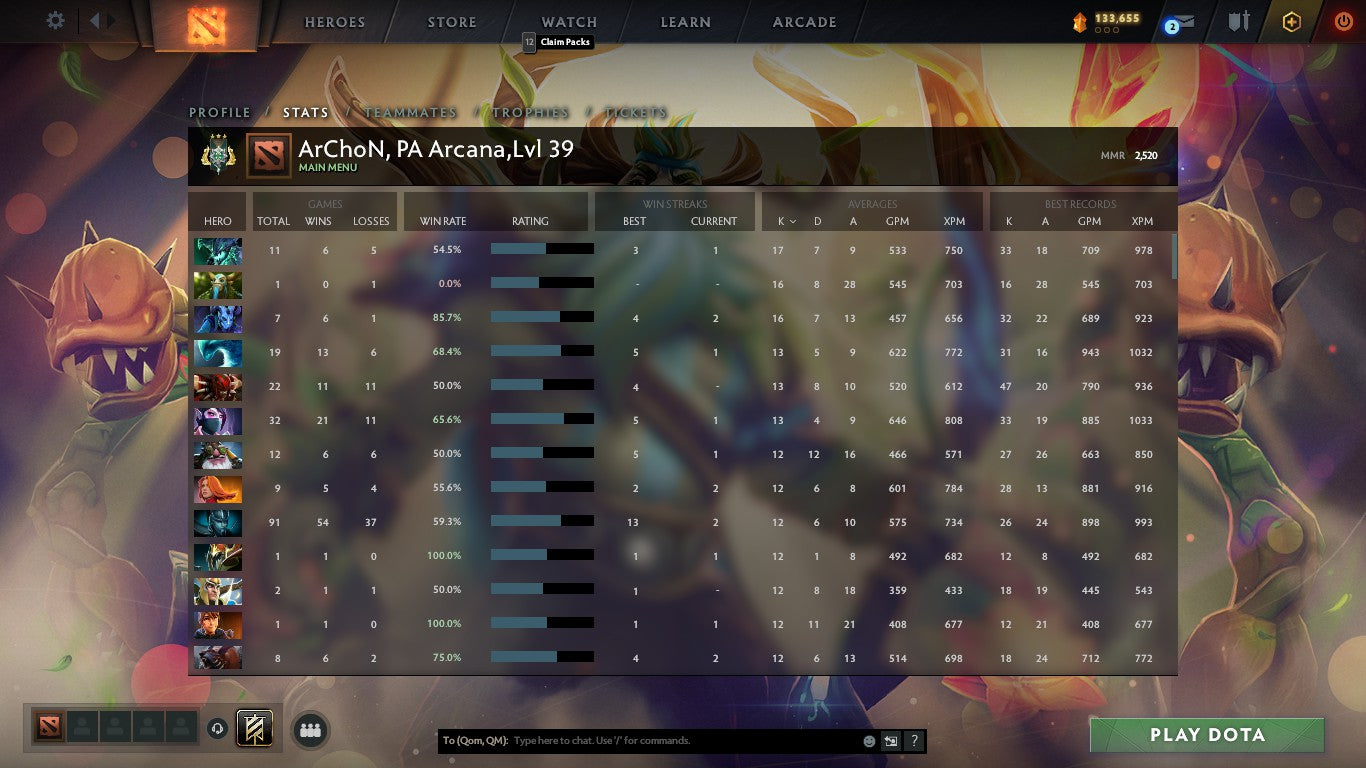Viewport: 1366px width, 768px height.
Task: Open the Armory shield-and-sword icon
Action: point(1238,20)
